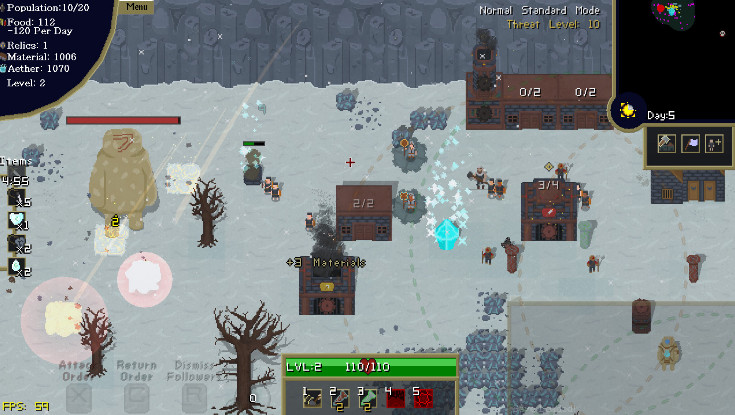Activate hotbar slot 3 green item
This screenshot has height=415, width=735.
click(x=368, y=399)
